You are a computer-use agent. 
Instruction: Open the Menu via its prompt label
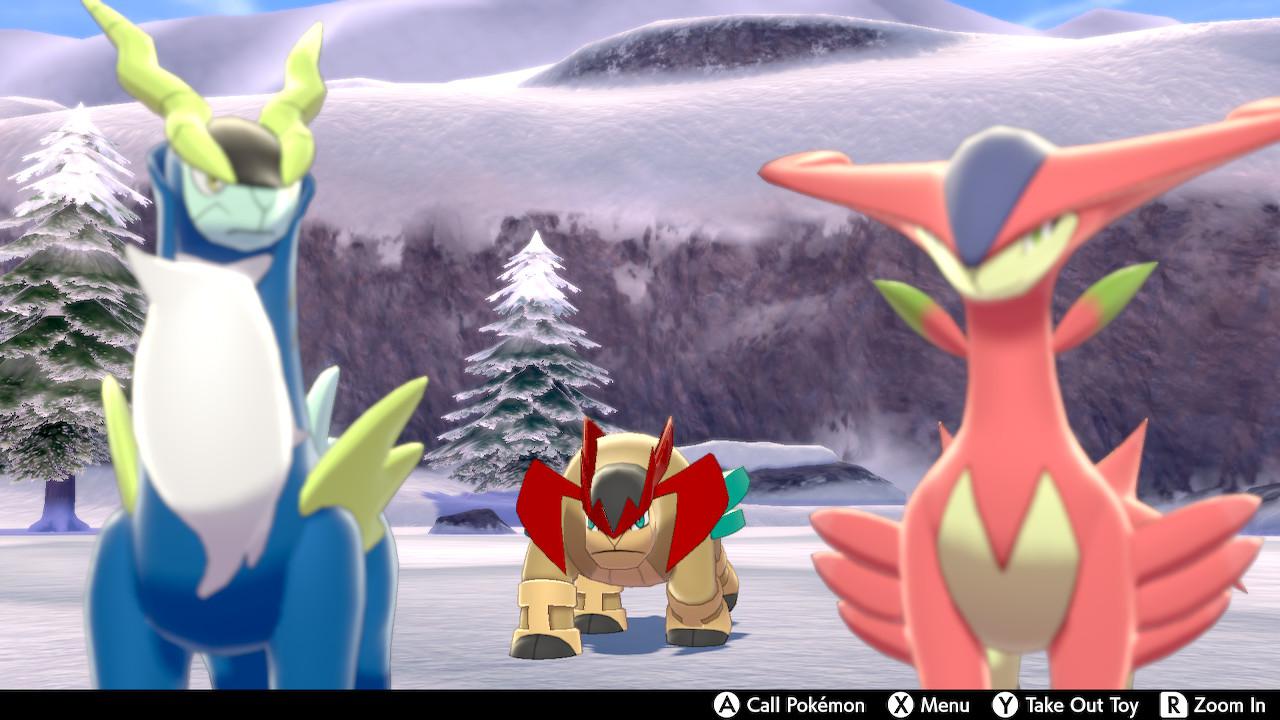coord(946,705)
